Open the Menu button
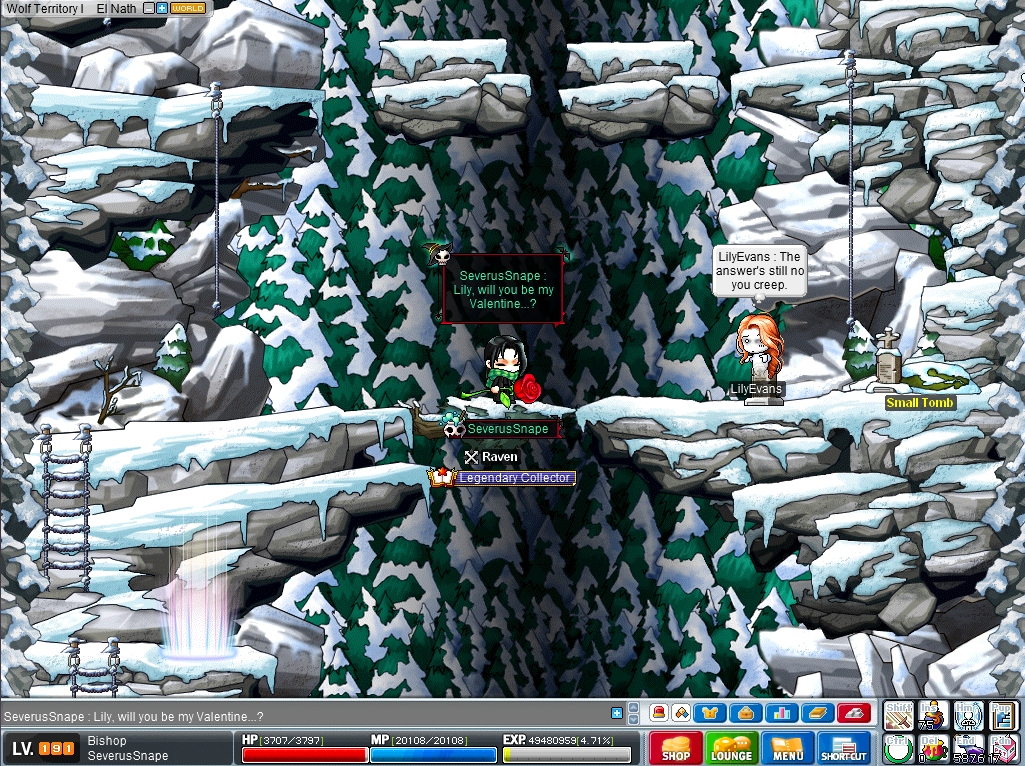 click(787, 748)
